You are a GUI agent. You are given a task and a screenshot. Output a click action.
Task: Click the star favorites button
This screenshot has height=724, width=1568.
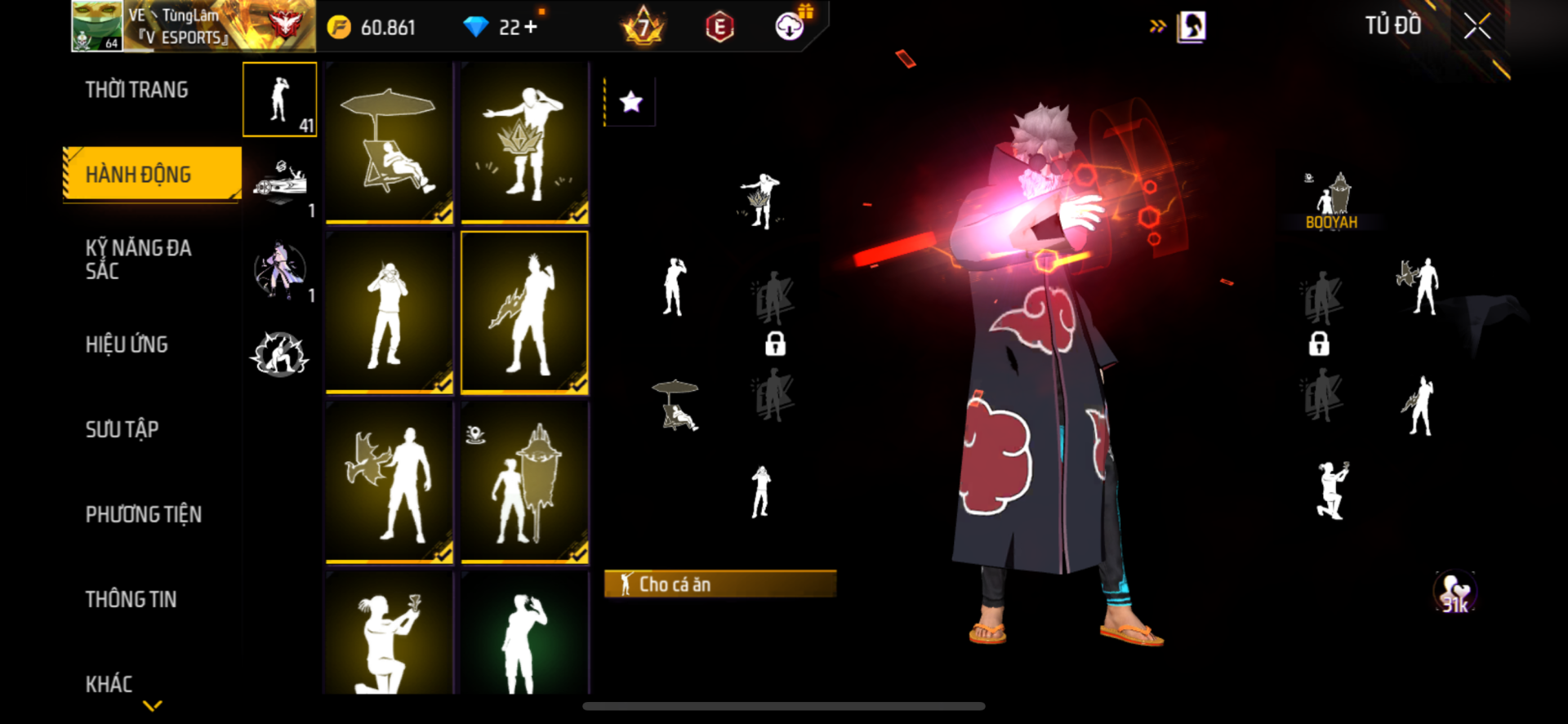click(630, 102)
